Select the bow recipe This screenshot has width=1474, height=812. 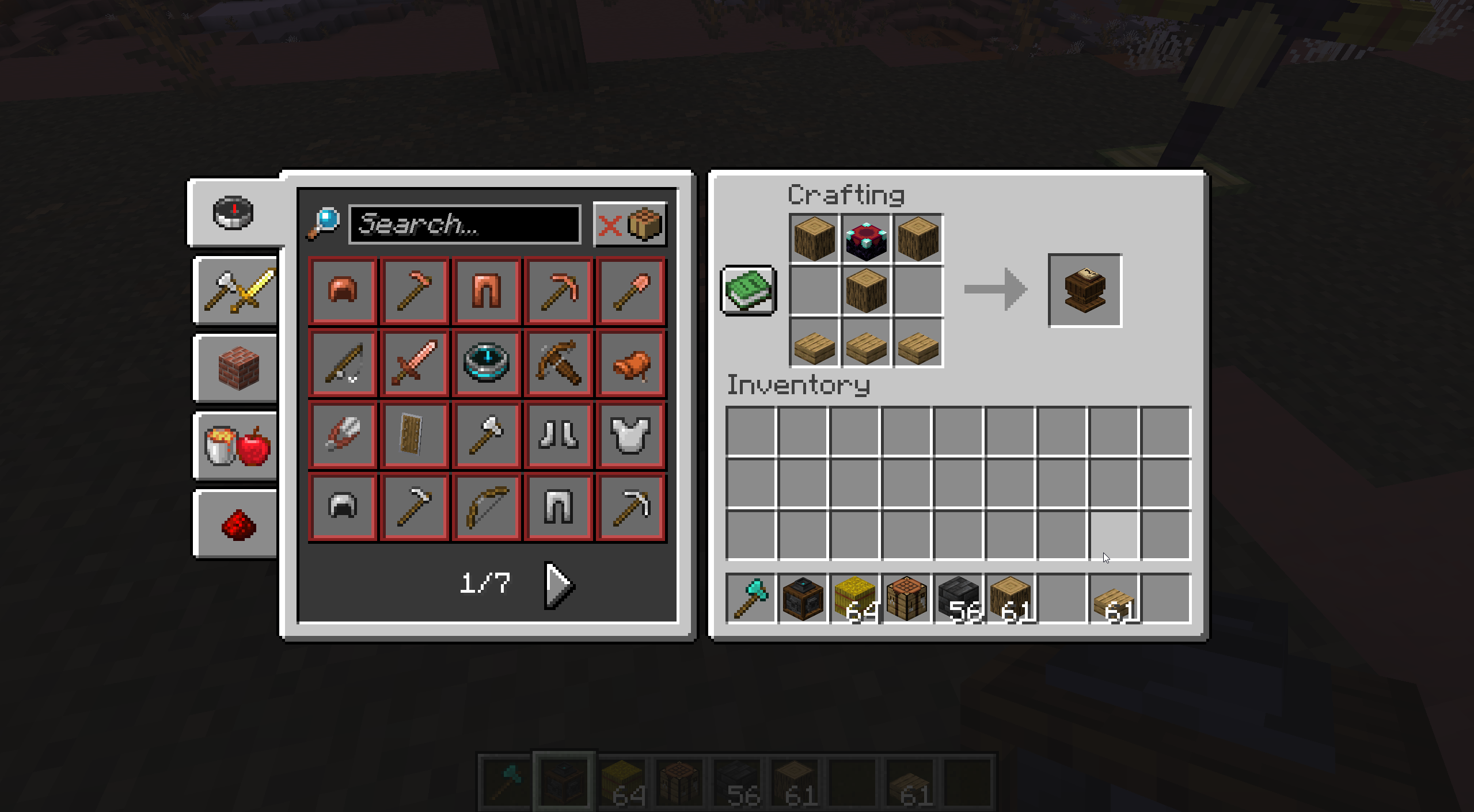(x=487, y=506)
